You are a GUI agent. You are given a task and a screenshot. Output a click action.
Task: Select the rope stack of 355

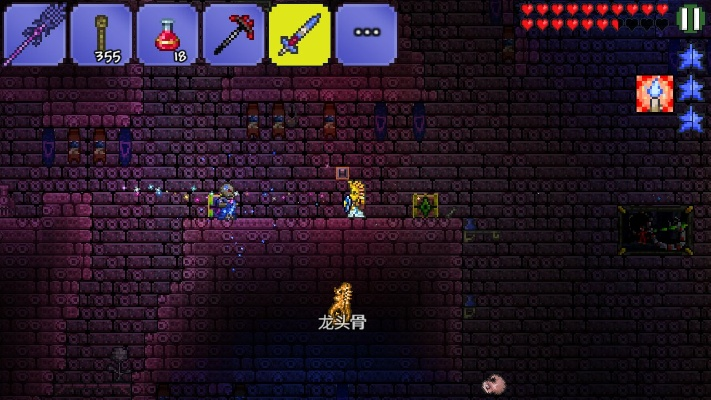[x=101, y=33]
